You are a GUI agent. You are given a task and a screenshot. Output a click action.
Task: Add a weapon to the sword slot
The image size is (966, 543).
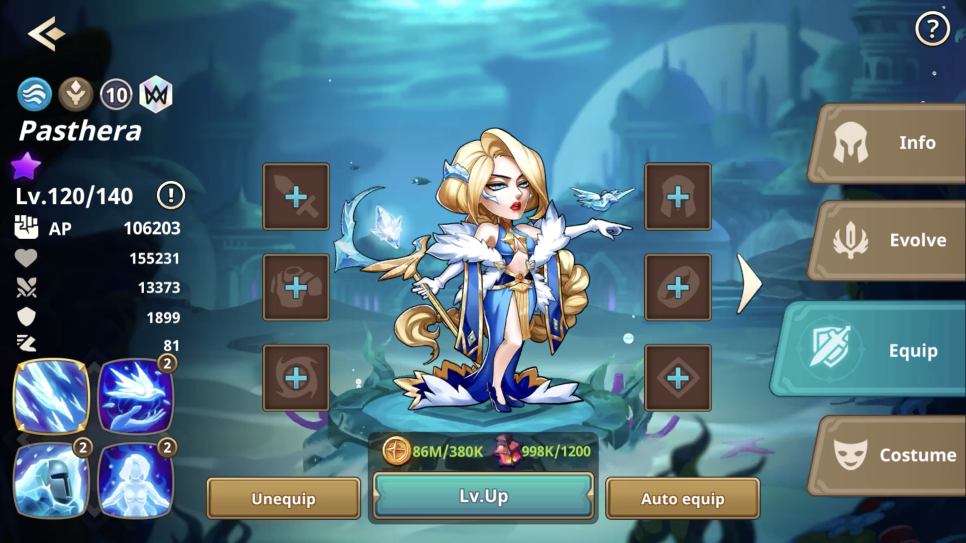[296, 197]
